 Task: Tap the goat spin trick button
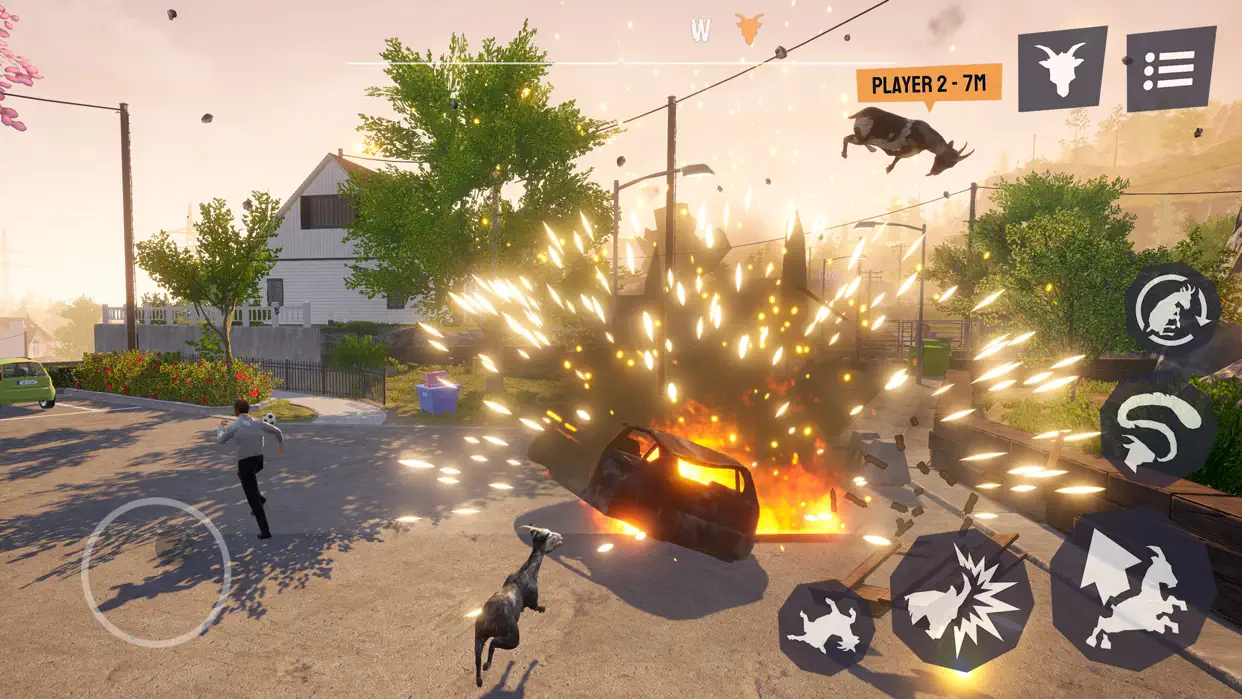[x=1171, y=310]
